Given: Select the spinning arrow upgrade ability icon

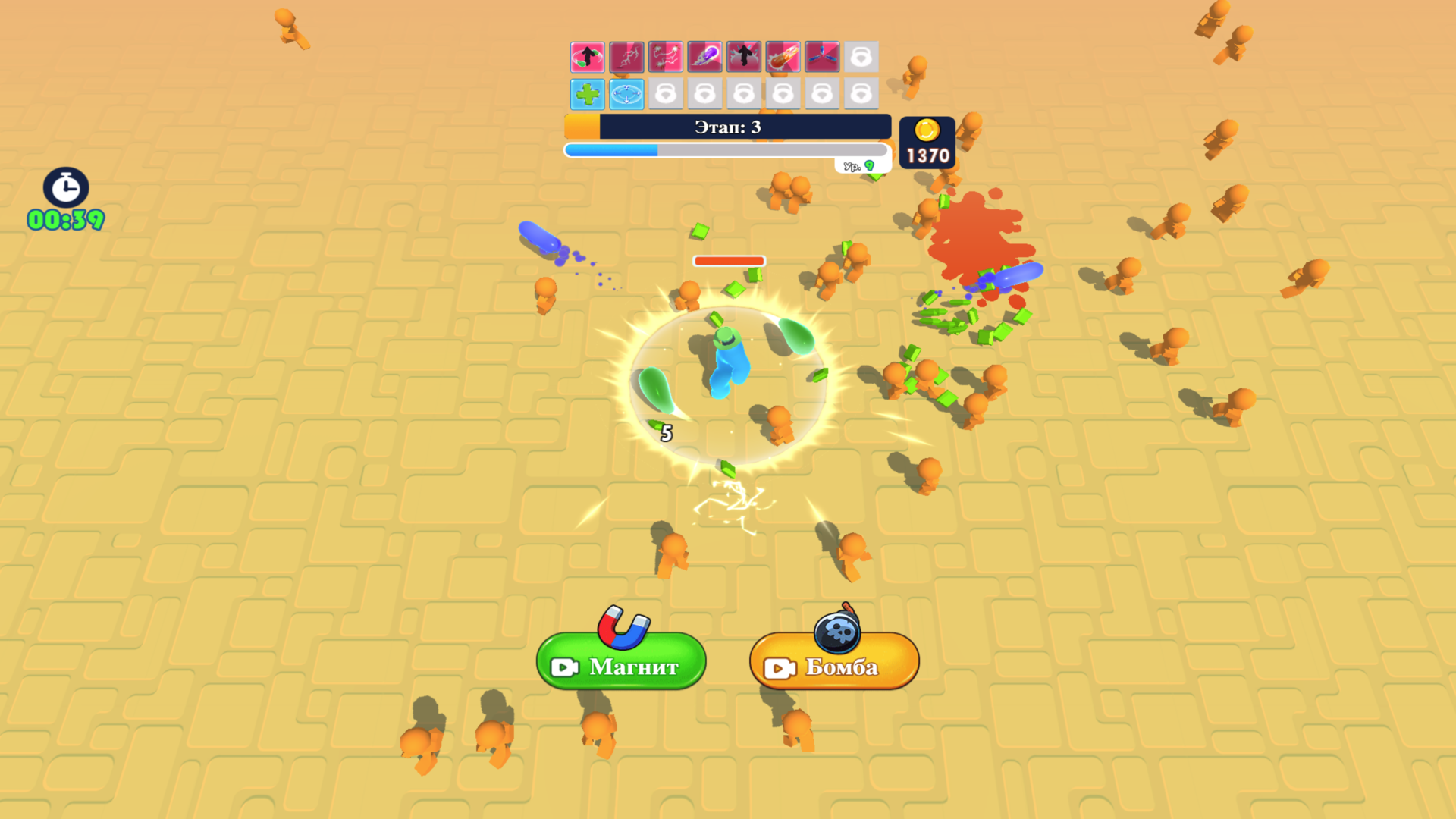Looking at the screenshot, I should 588,57.
